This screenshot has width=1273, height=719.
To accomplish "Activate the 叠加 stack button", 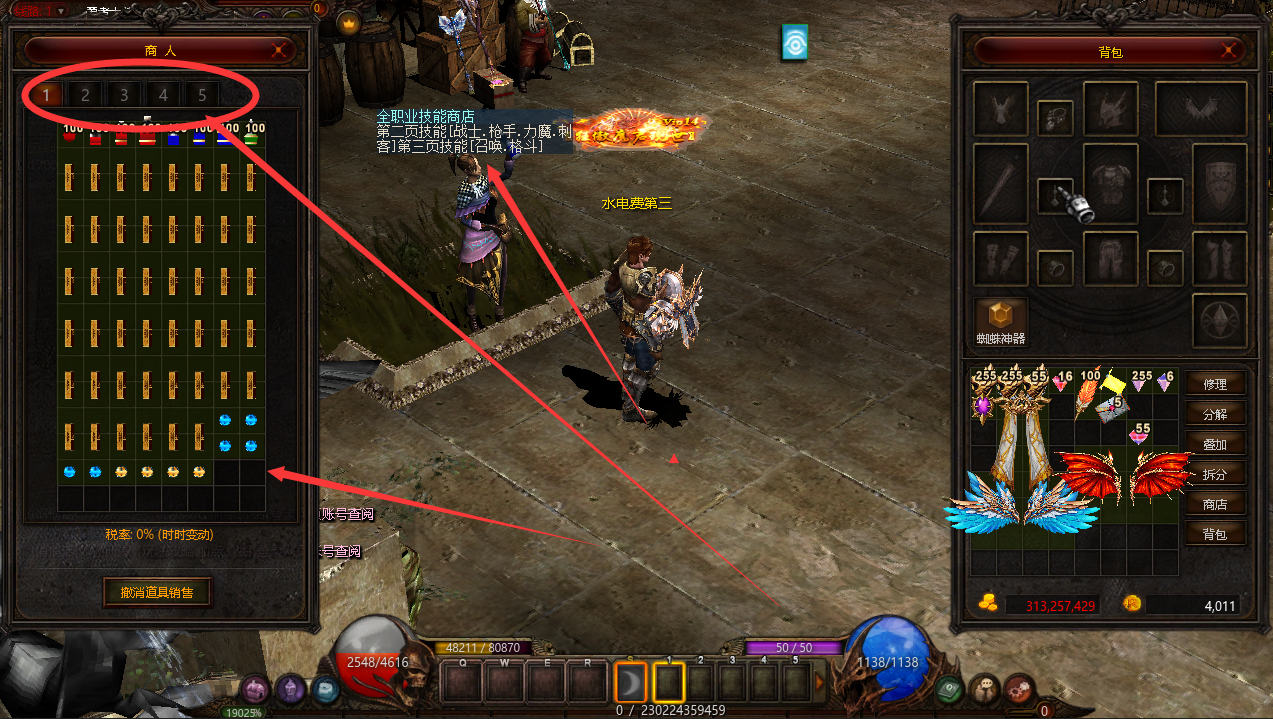I will [x=1215, y=444].
